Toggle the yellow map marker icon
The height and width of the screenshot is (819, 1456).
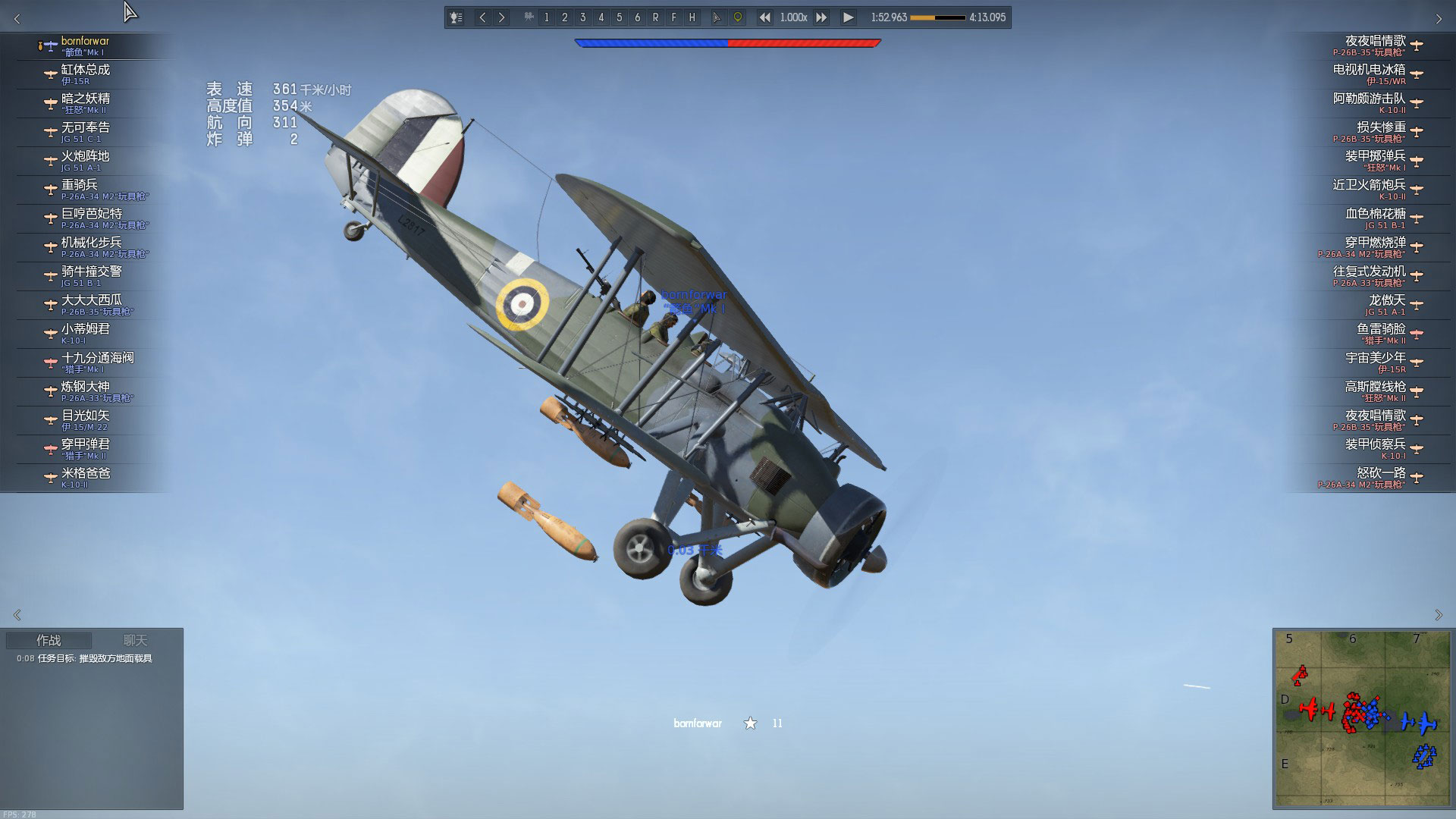(737, 17)
